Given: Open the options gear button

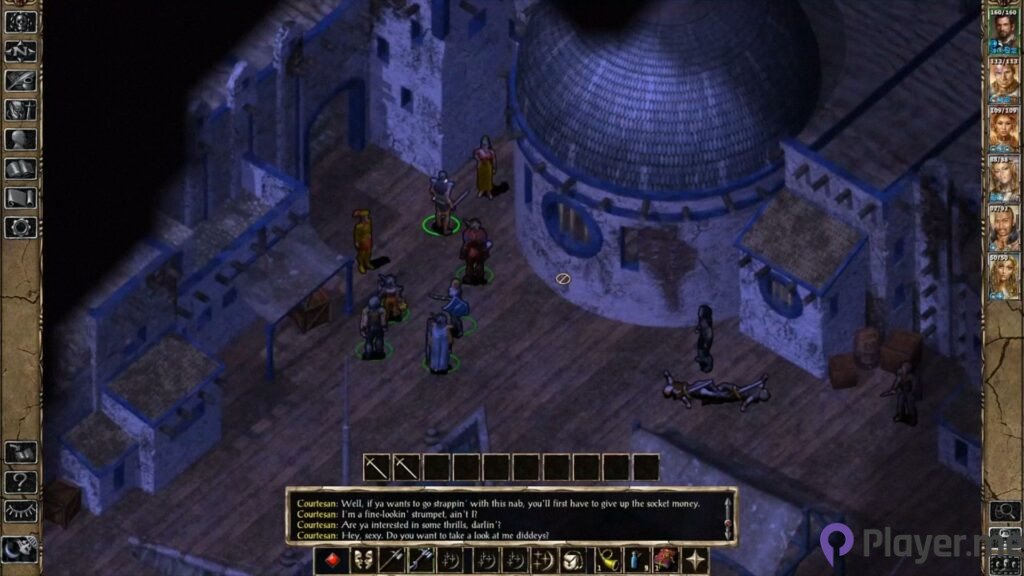Looking at the screenshot, I should [20, 227].
